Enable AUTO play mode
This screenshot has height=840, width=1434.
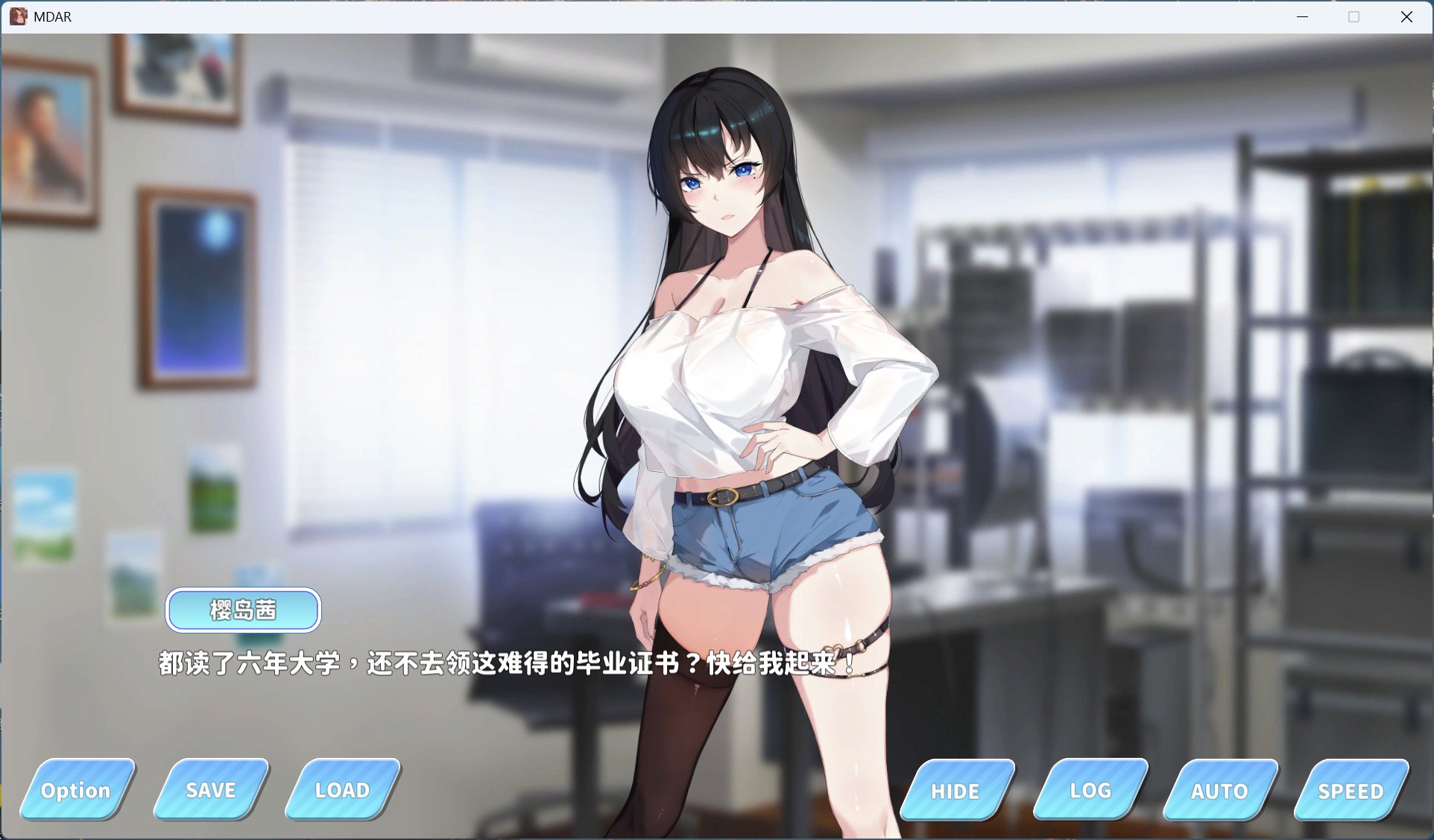pyautogui.click(x=1220, y=791)
